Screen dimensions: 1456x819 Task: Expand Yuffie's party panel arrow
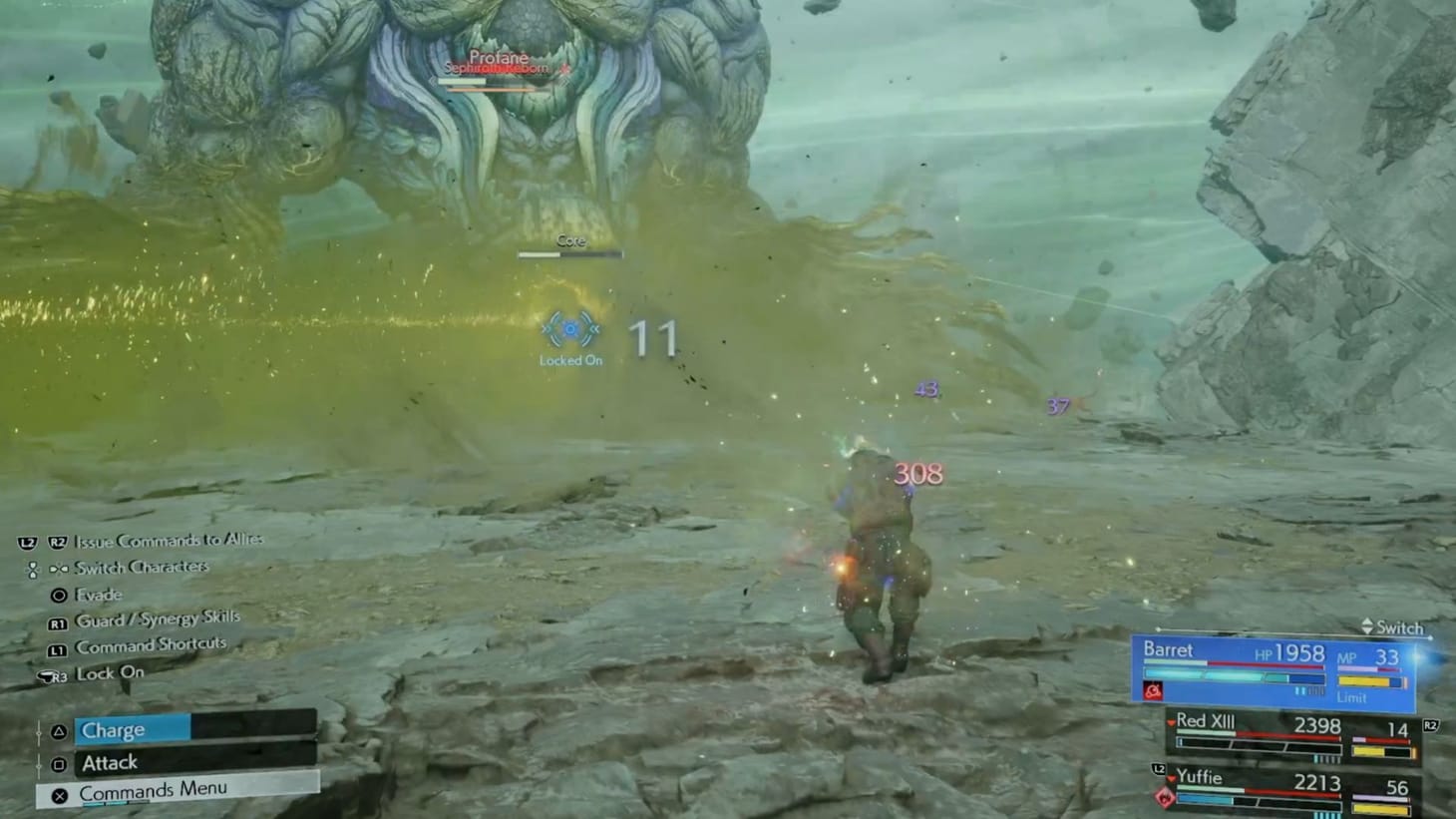point(1172,778)
